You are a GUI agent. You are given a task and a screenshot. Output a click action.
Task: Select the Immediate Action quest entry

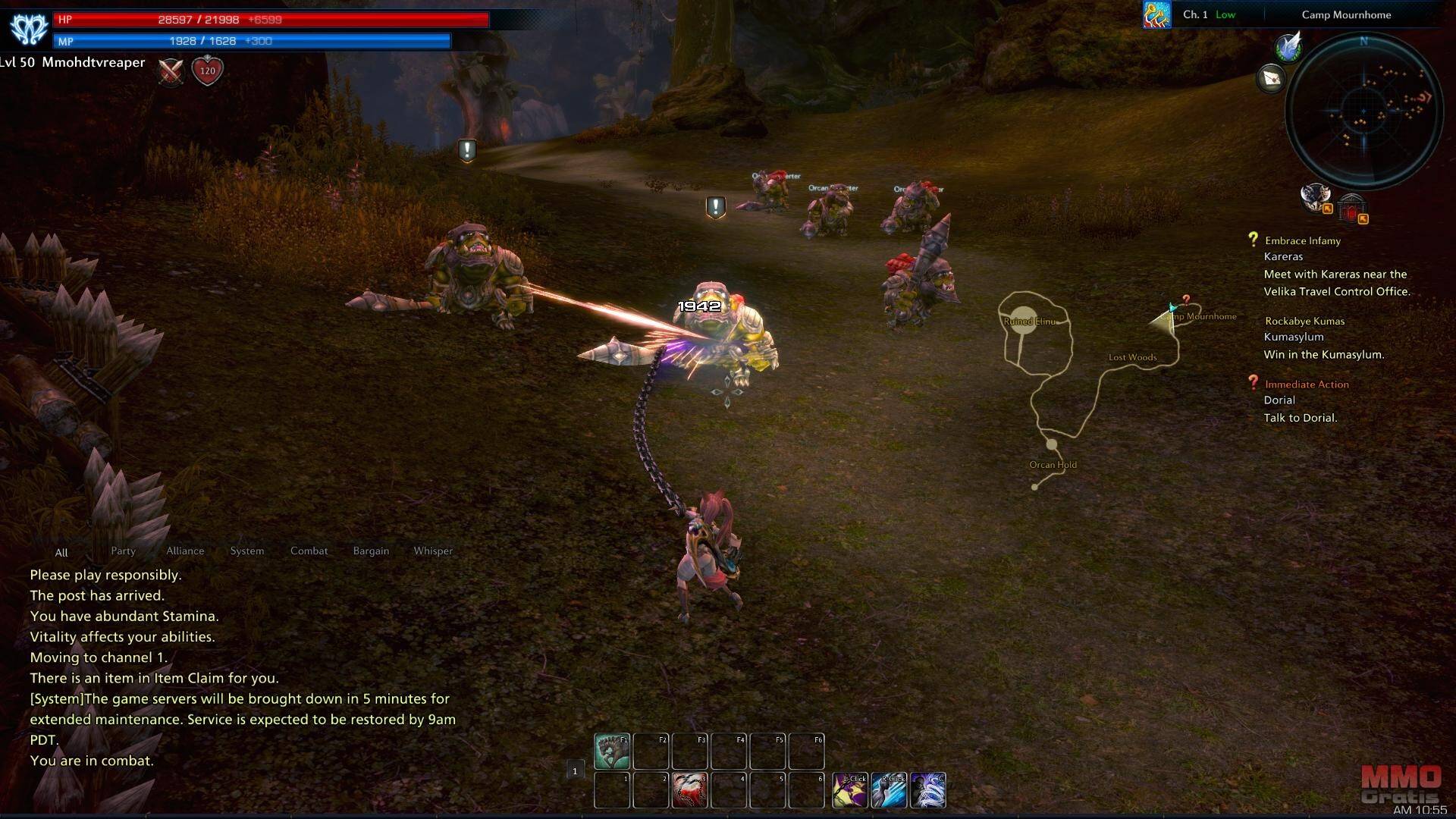click(1306, 384)
